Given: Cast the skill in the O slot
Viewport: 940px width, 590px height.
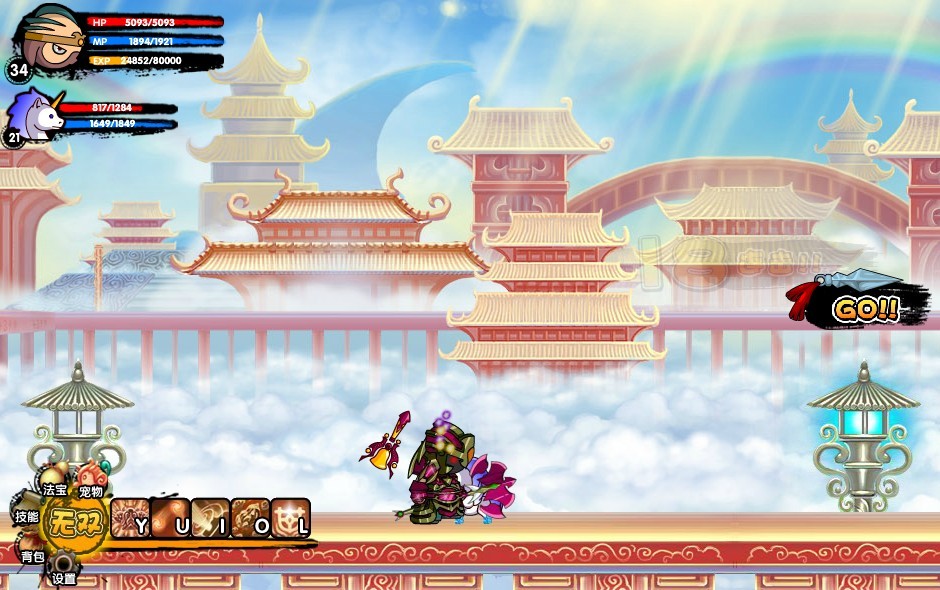Looking at the screenshot, I should [250, 518].
